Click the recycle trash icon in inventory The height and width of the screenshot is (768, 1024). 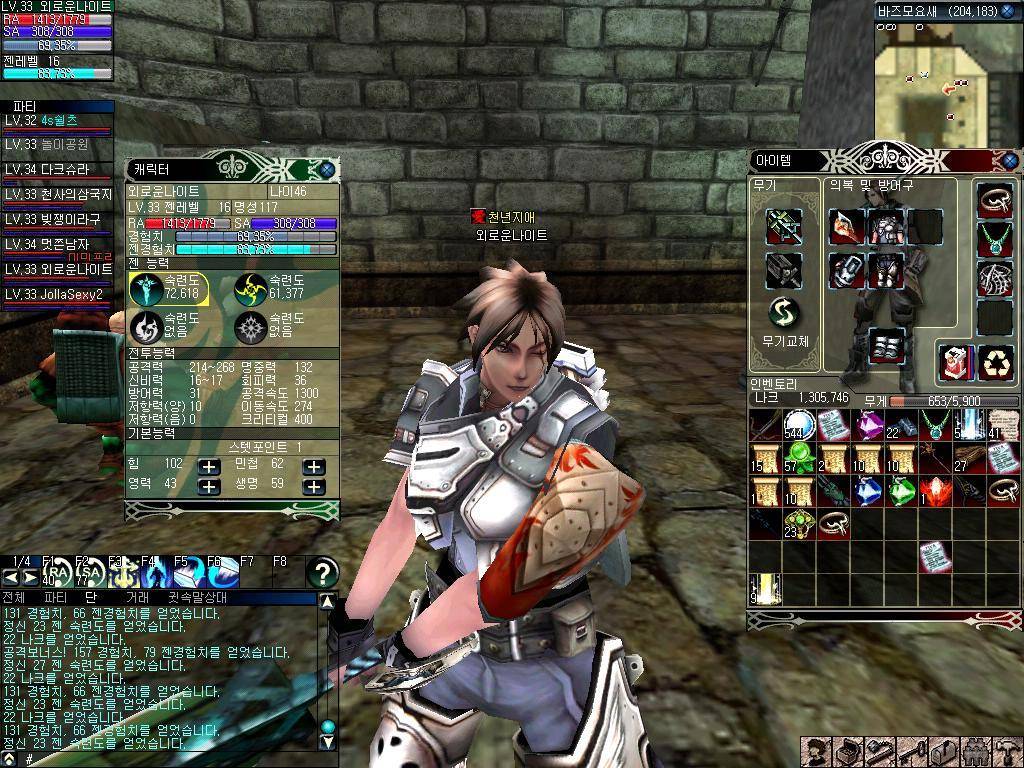(x=994, y=360)
